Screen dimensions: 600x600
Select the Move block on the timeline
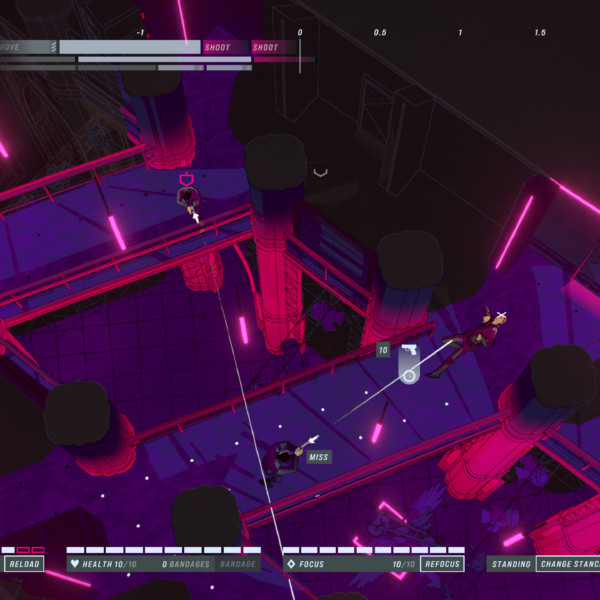point(27,47)
